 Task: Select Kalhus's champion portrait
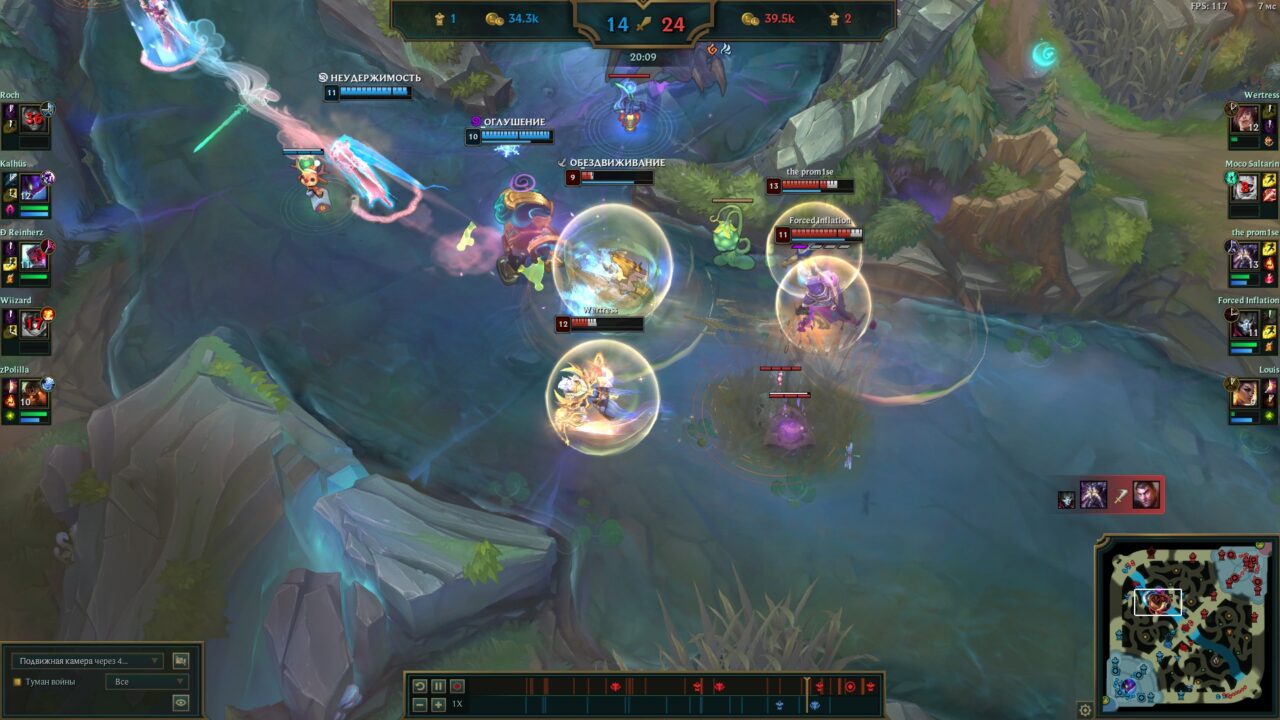pos(33,187)
